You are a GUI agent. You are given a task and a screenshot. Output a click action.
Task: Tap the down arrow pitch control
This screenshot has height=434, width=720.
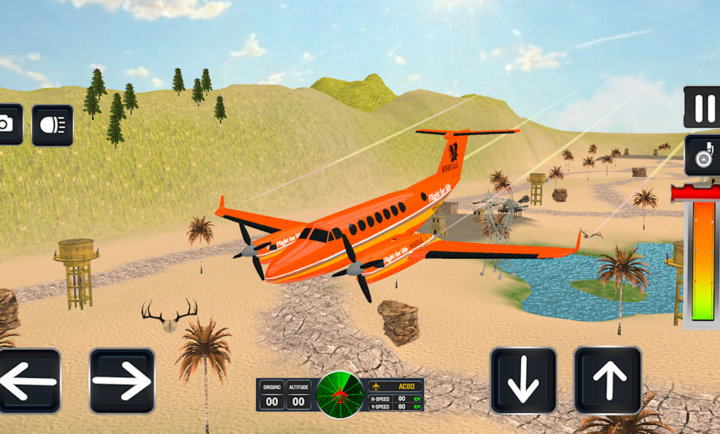coord(523,381)
